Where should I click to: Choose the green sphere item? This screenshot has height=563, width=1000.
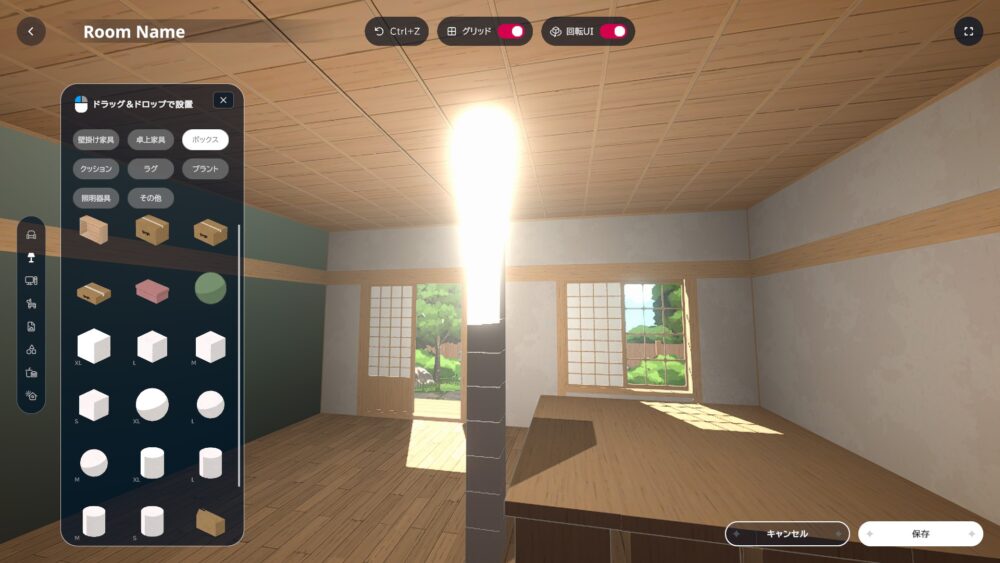(210, 288)
